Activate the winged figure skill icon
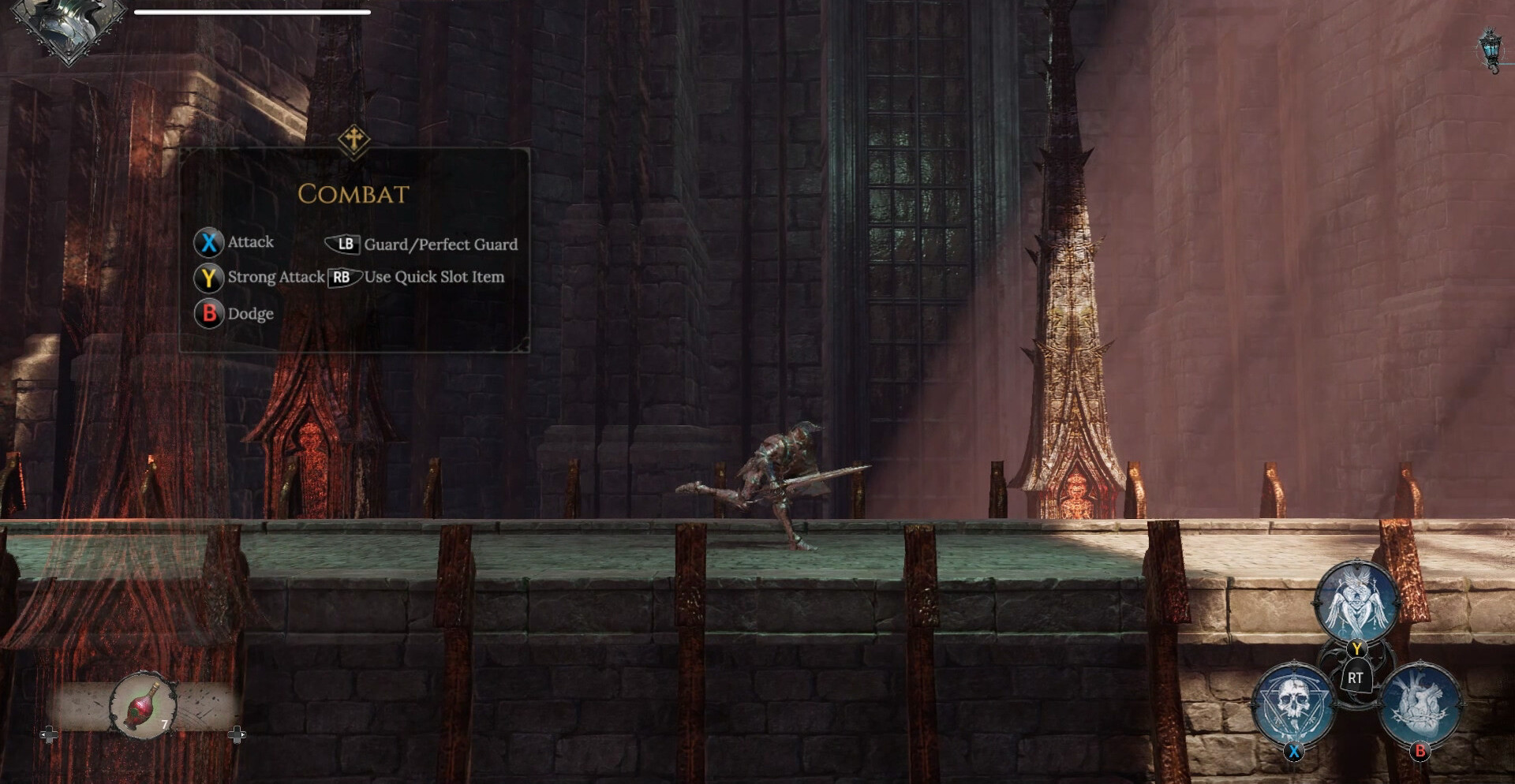The width and height of the screenshot is (1515, 784). pyautogui.click(x=1356, y=602)
